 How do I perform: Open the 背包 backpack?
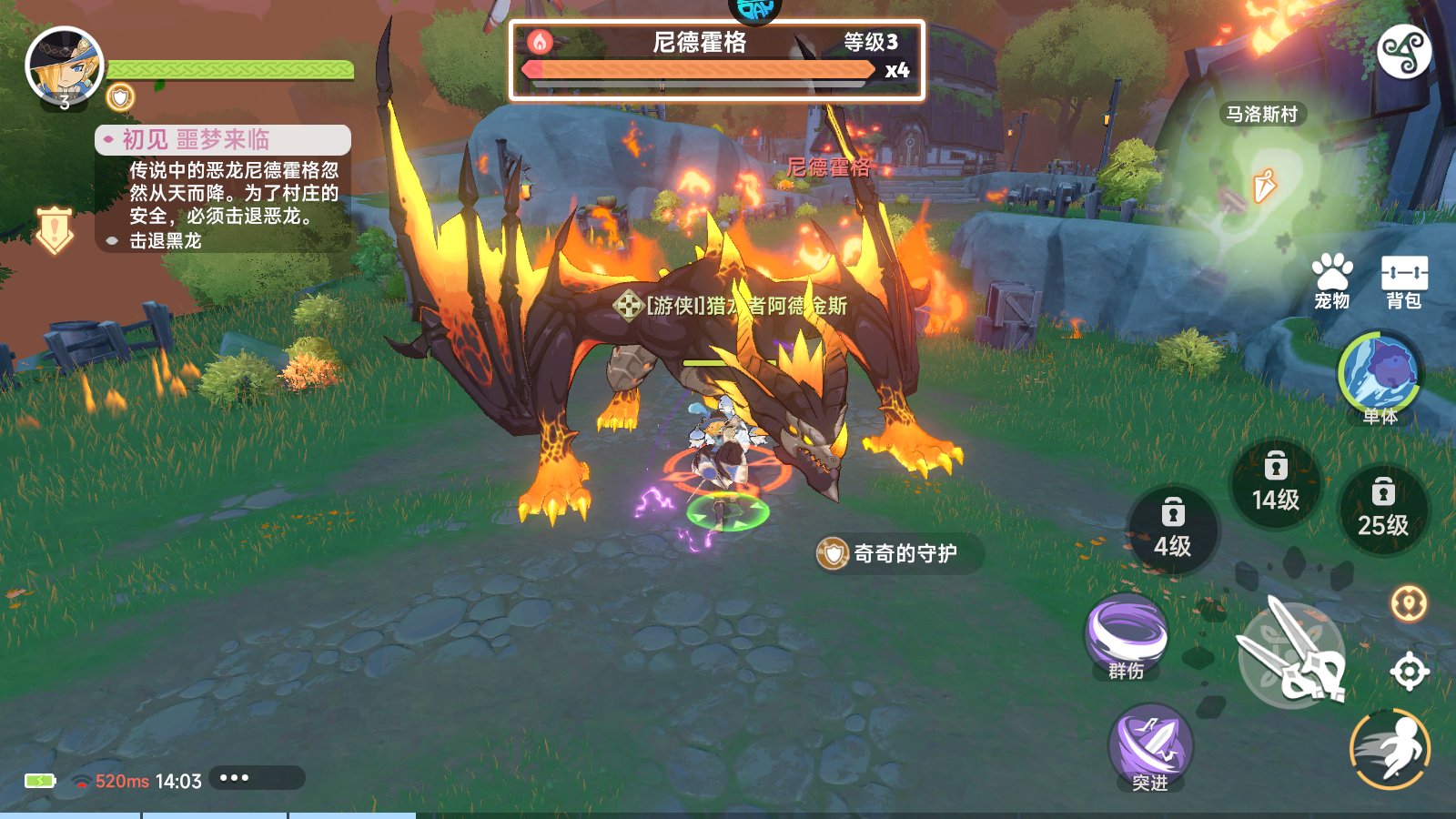coord(1403,278)
